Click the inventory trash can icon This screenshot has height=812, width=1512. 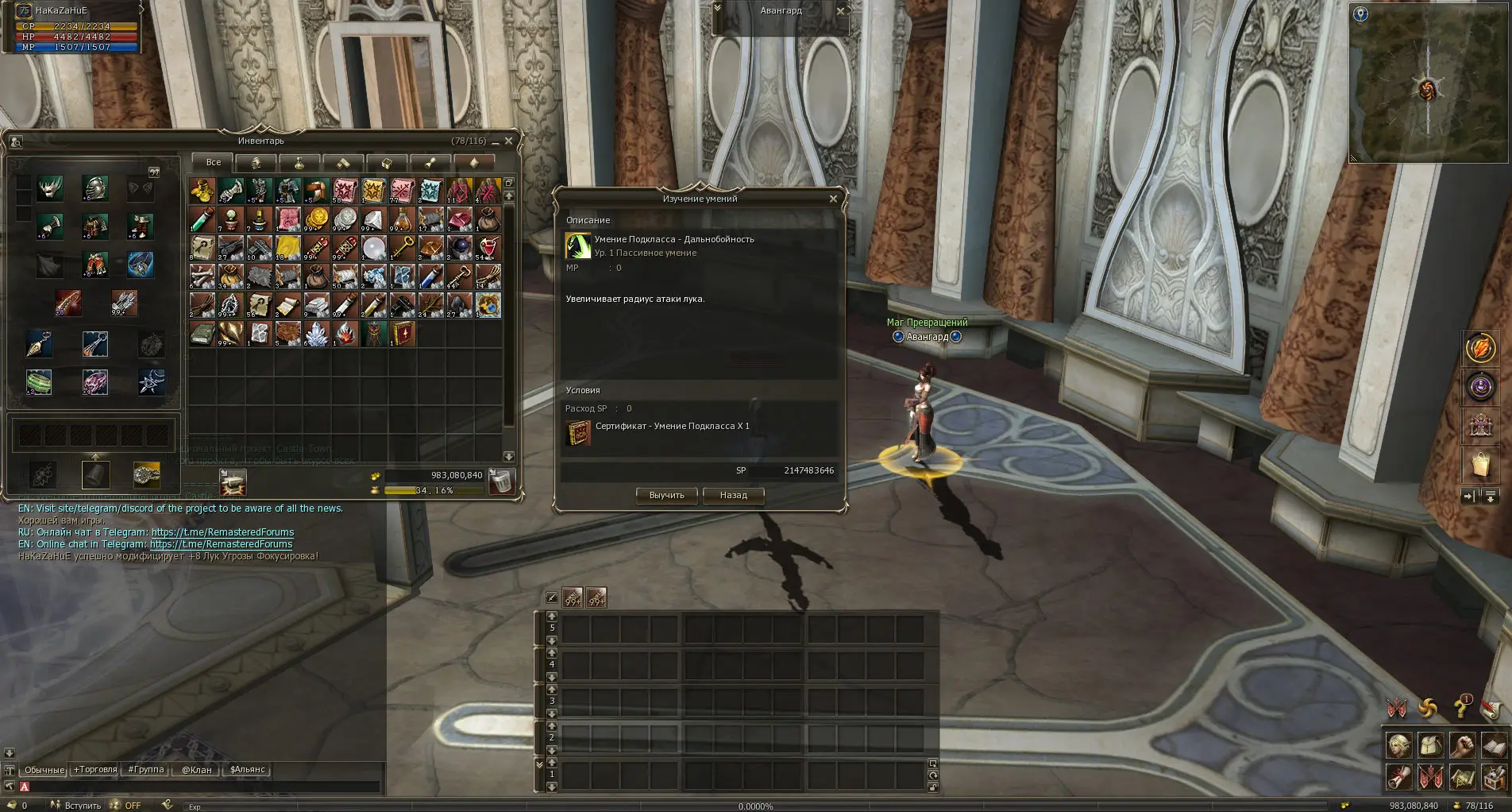(501, 481)
